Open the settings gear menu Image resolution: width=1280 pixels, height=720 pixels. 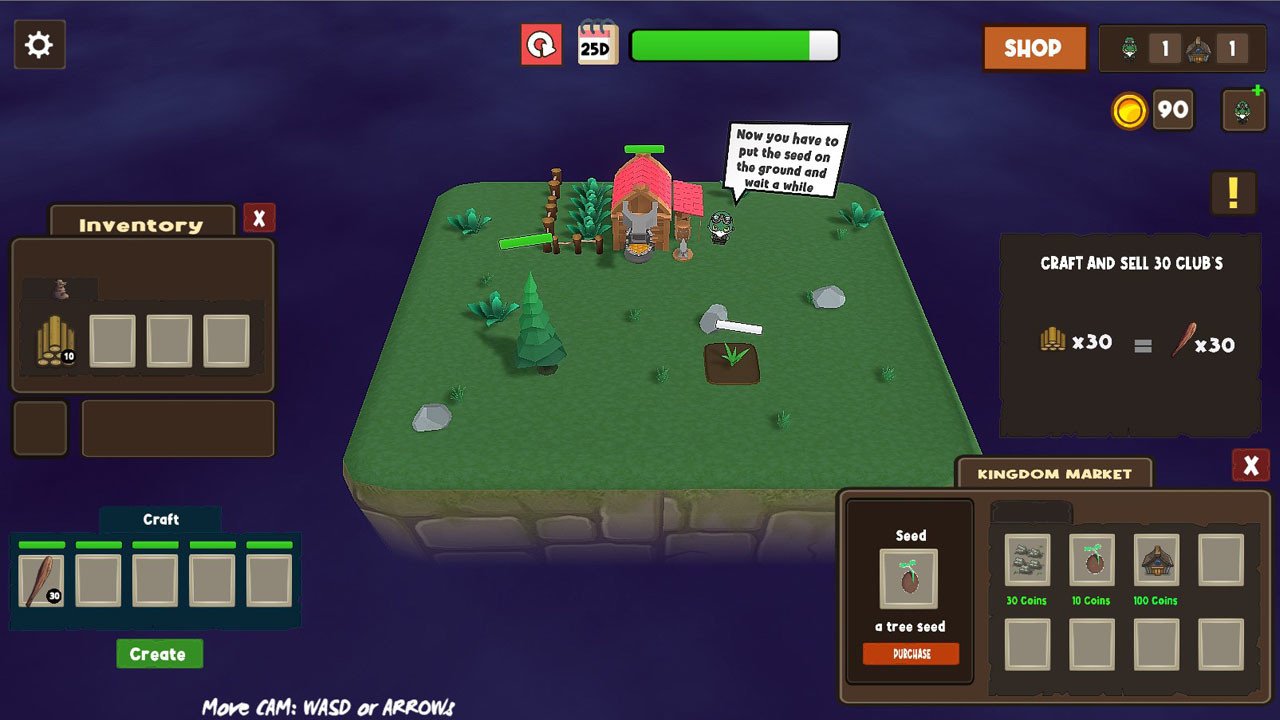click(39, 44)
